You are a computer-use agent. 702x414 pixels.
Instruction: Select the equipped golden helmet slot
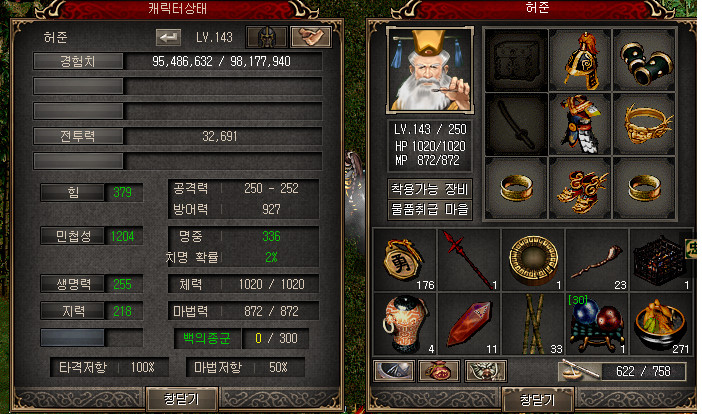pyautogui.click(x=578, y=59)
